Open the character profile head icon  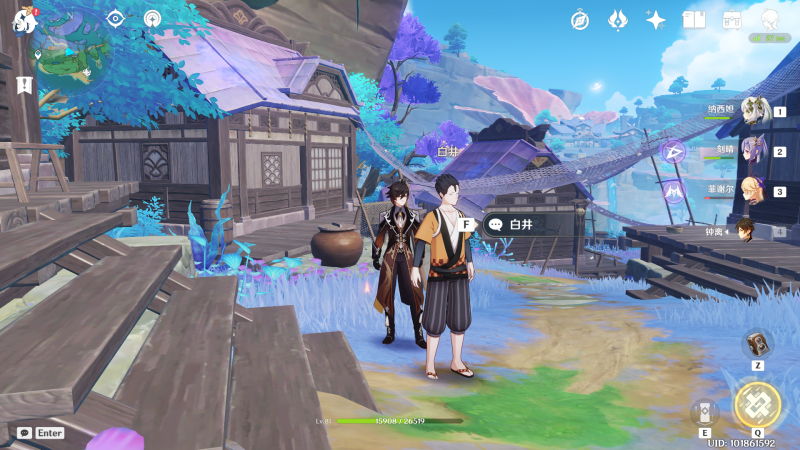coord(770,19)
